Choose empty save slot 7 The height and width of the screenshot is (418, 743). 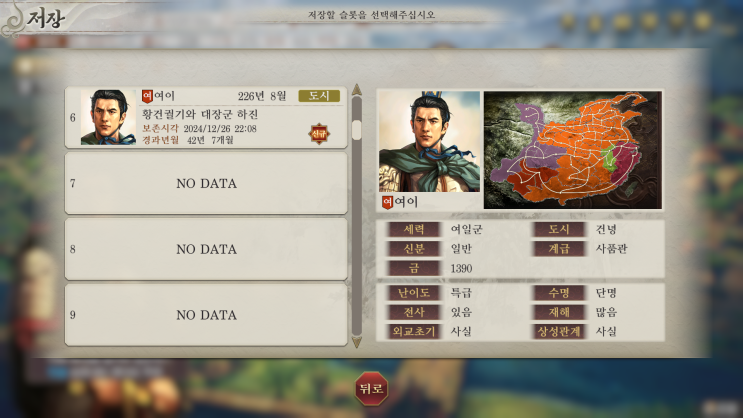click(x=206, y=183)
